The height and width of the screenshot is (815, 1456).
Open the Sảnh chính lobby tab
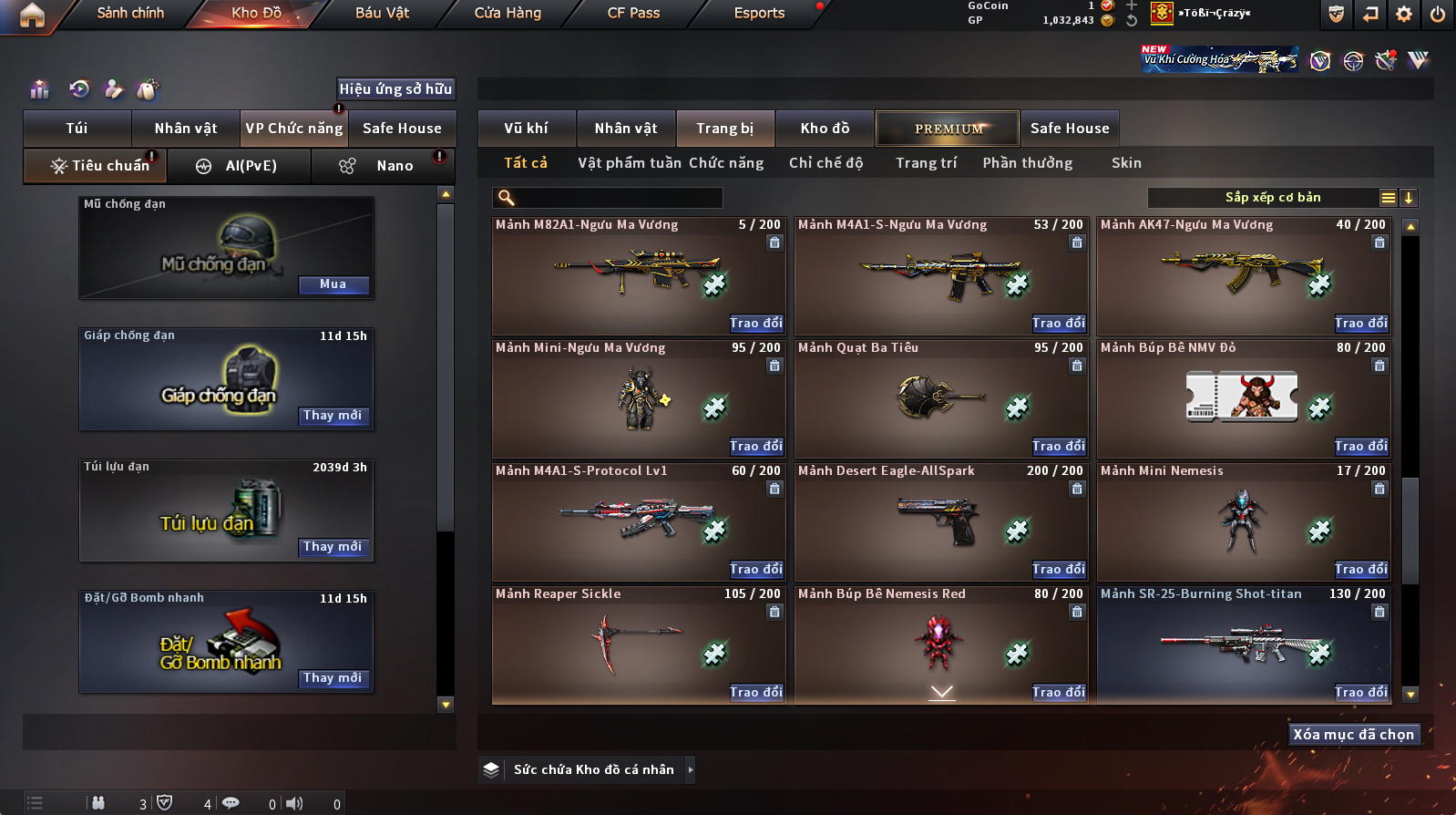[x=130, y=13]
